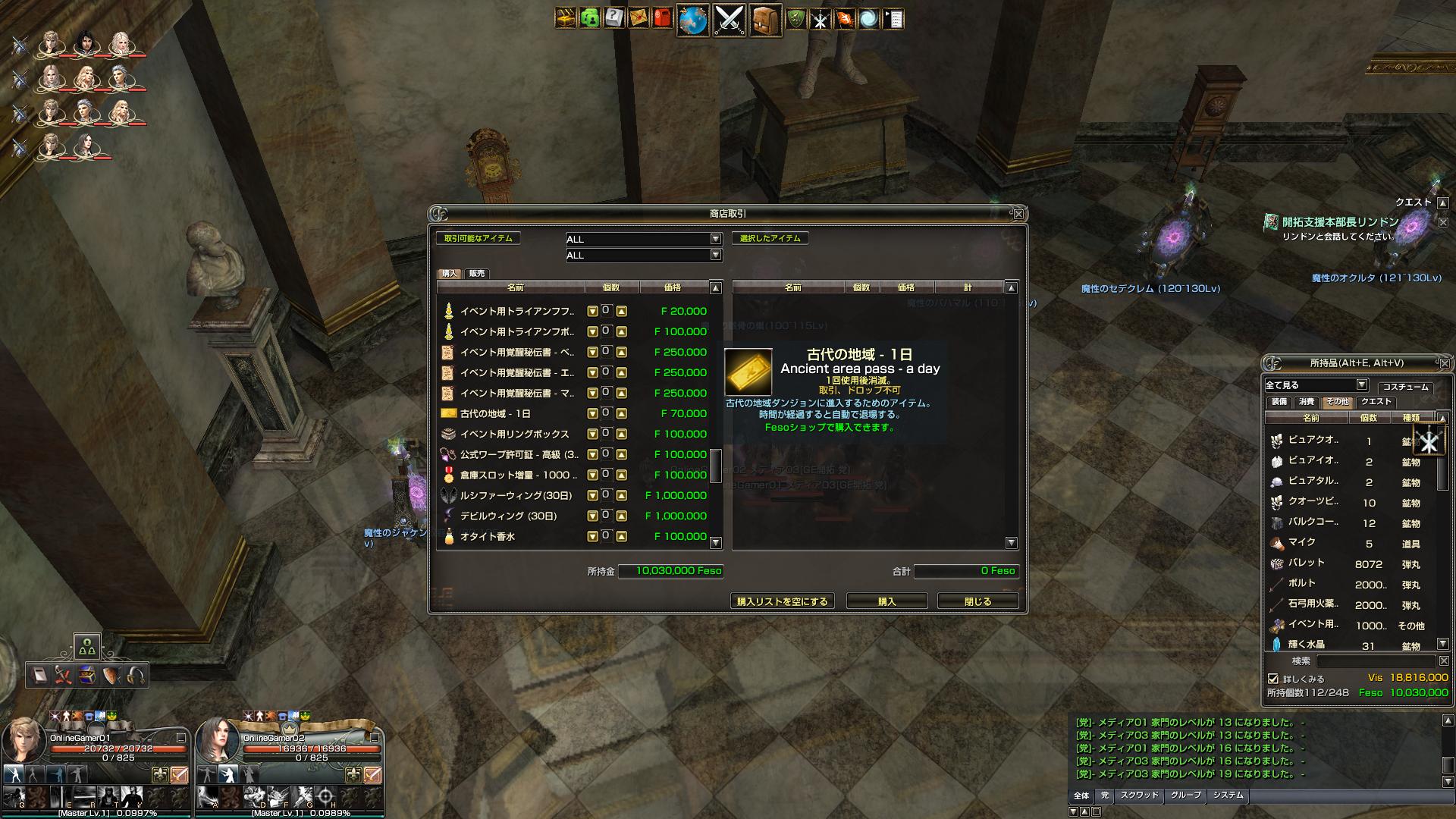Switch inventory to the クエスト tab
1456x819 pixels.
tap(1376, 402)
